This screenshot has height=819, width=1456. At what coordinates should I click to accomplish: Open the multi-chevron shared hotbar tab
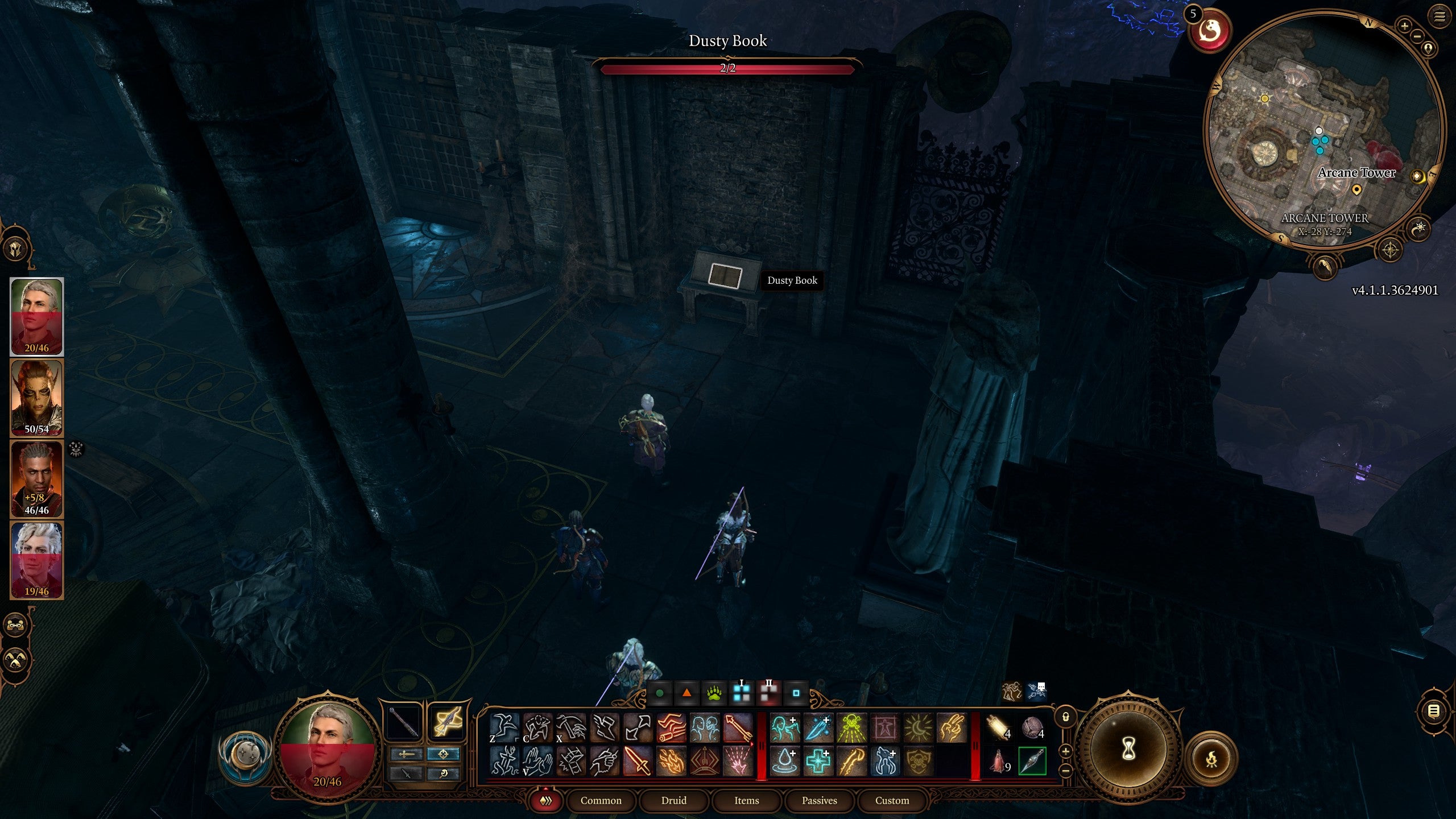click(x=547, y=800)
